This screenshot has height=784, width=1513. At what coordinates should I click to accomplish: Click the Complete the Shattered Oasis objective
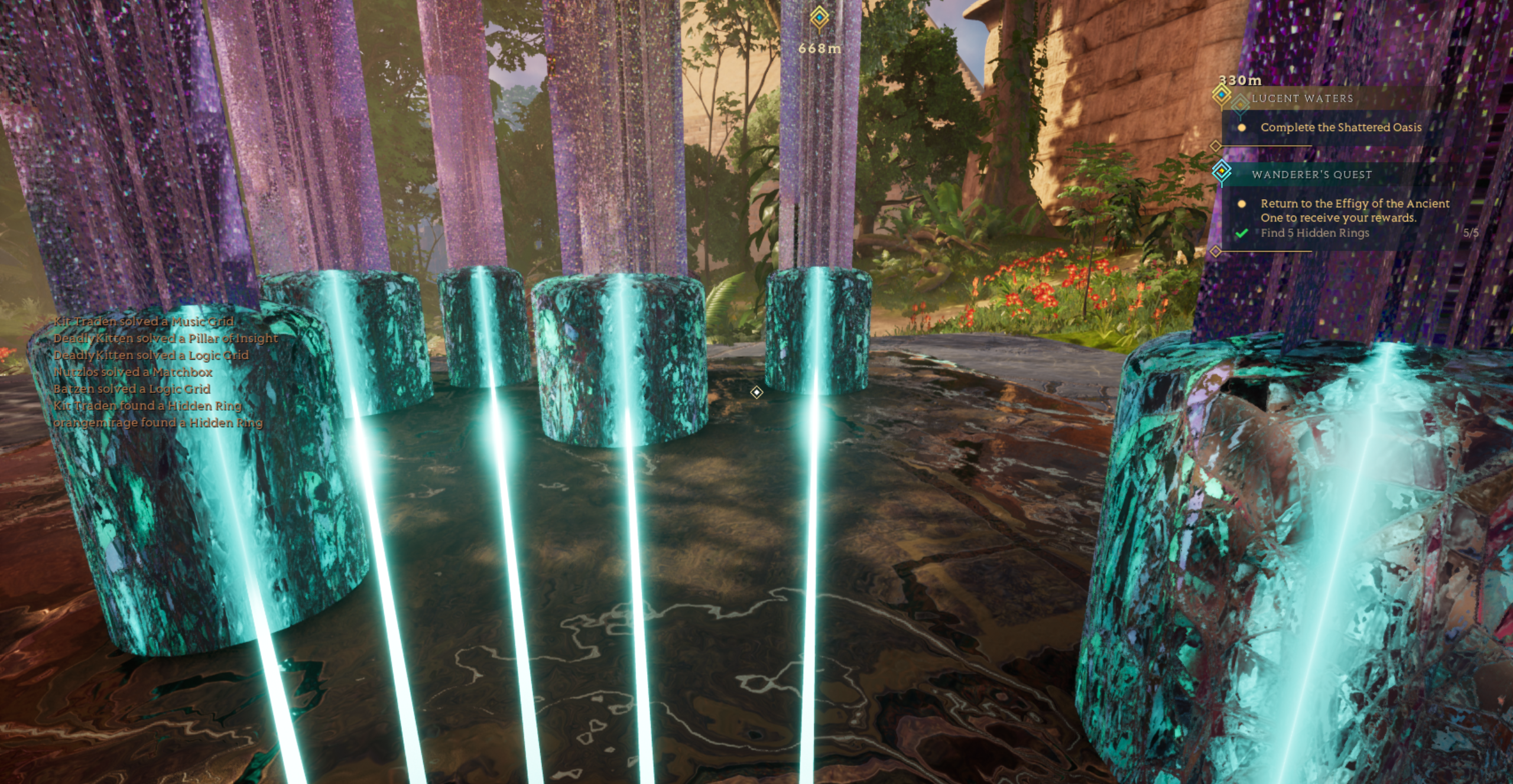coord(1340,128)
